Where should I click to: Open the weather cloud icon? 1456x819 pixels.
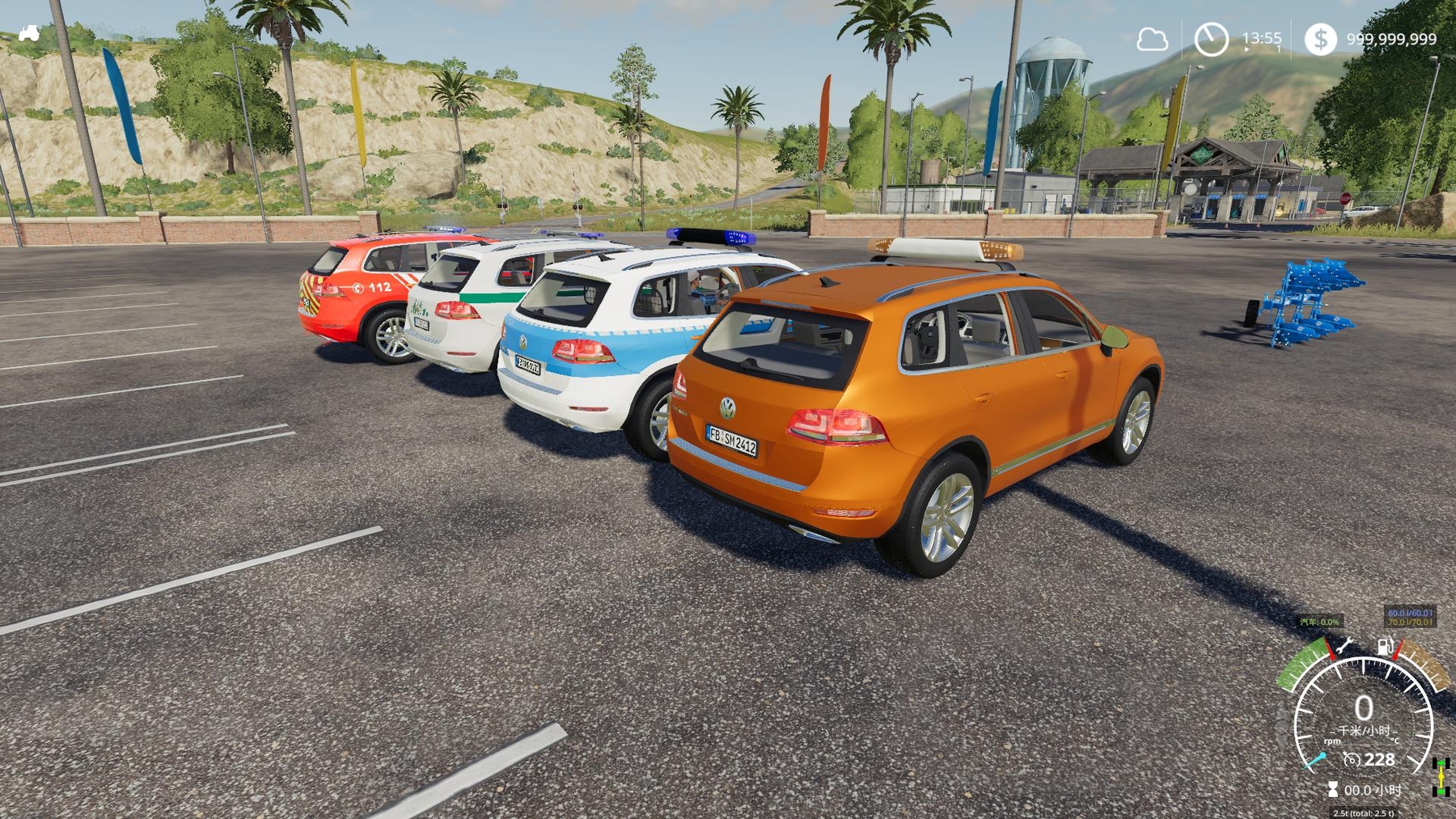click(x=1152, y=39)
